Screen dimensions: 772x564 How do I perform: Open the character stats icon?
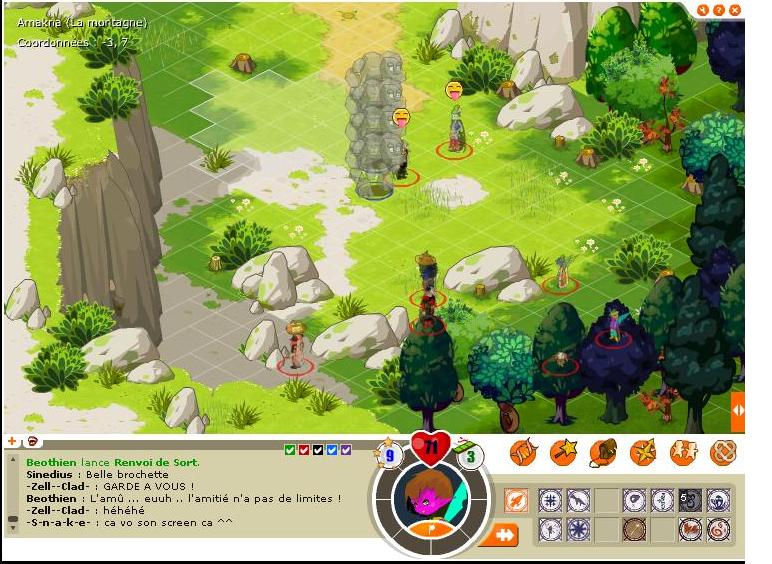(523, 453)
